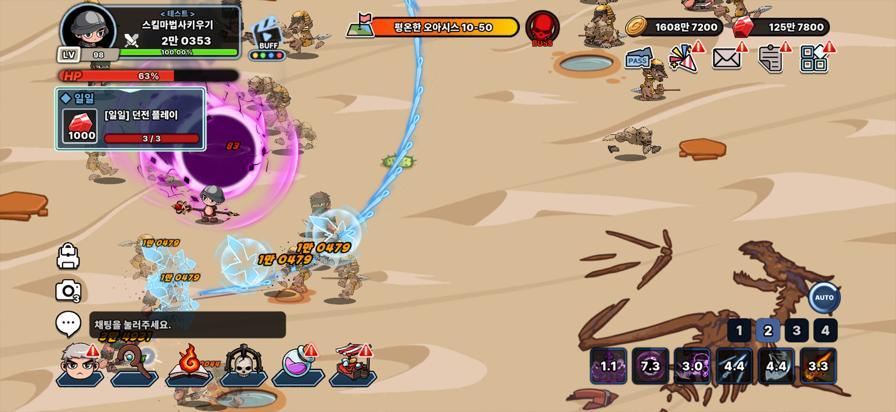Tap the camera icon
The width and height of the screenshot is (896, 412).
pyautogui.click(x=68, y=291)
